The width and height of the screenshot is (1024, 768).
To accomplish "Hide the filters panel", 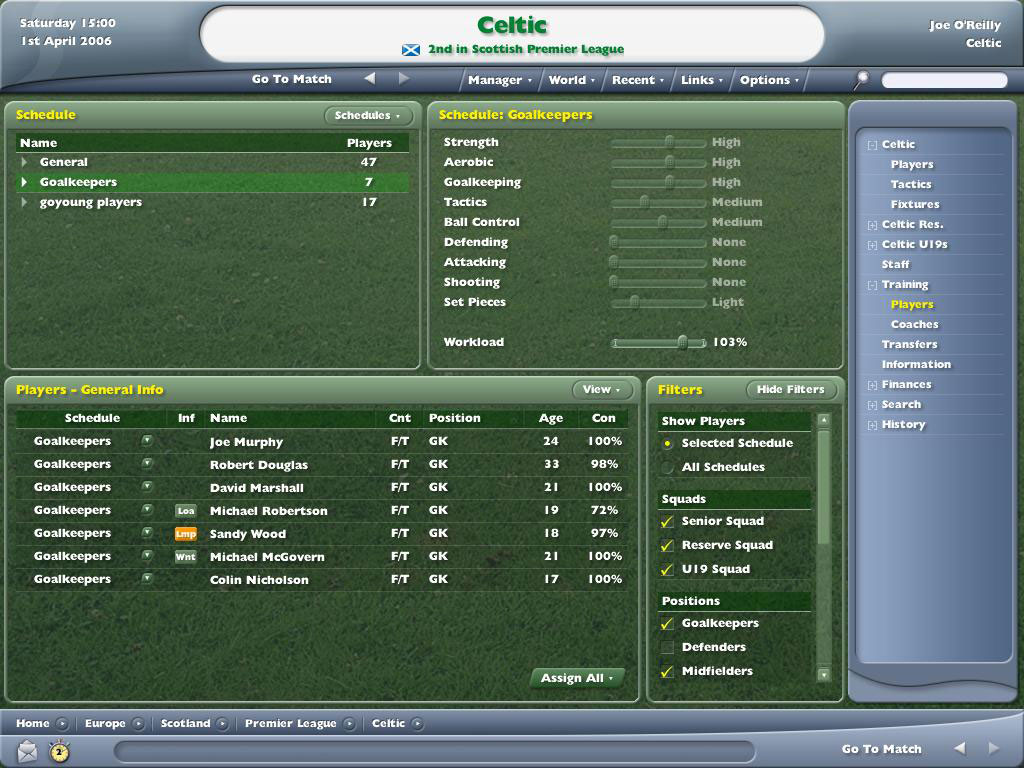I will point(790,390).
